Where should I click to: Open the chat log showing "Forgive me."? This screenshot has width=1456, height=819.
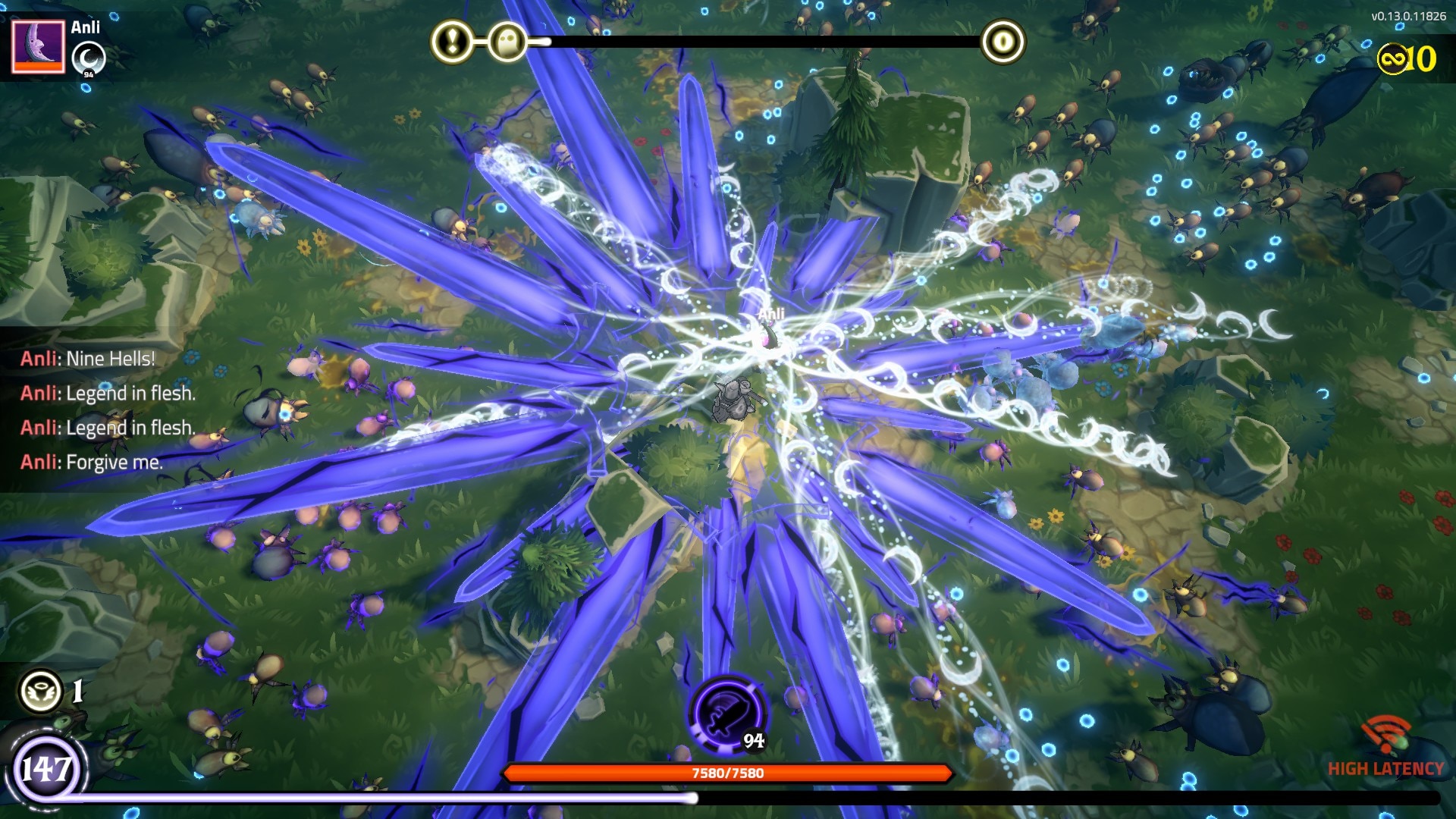point(91,462)
